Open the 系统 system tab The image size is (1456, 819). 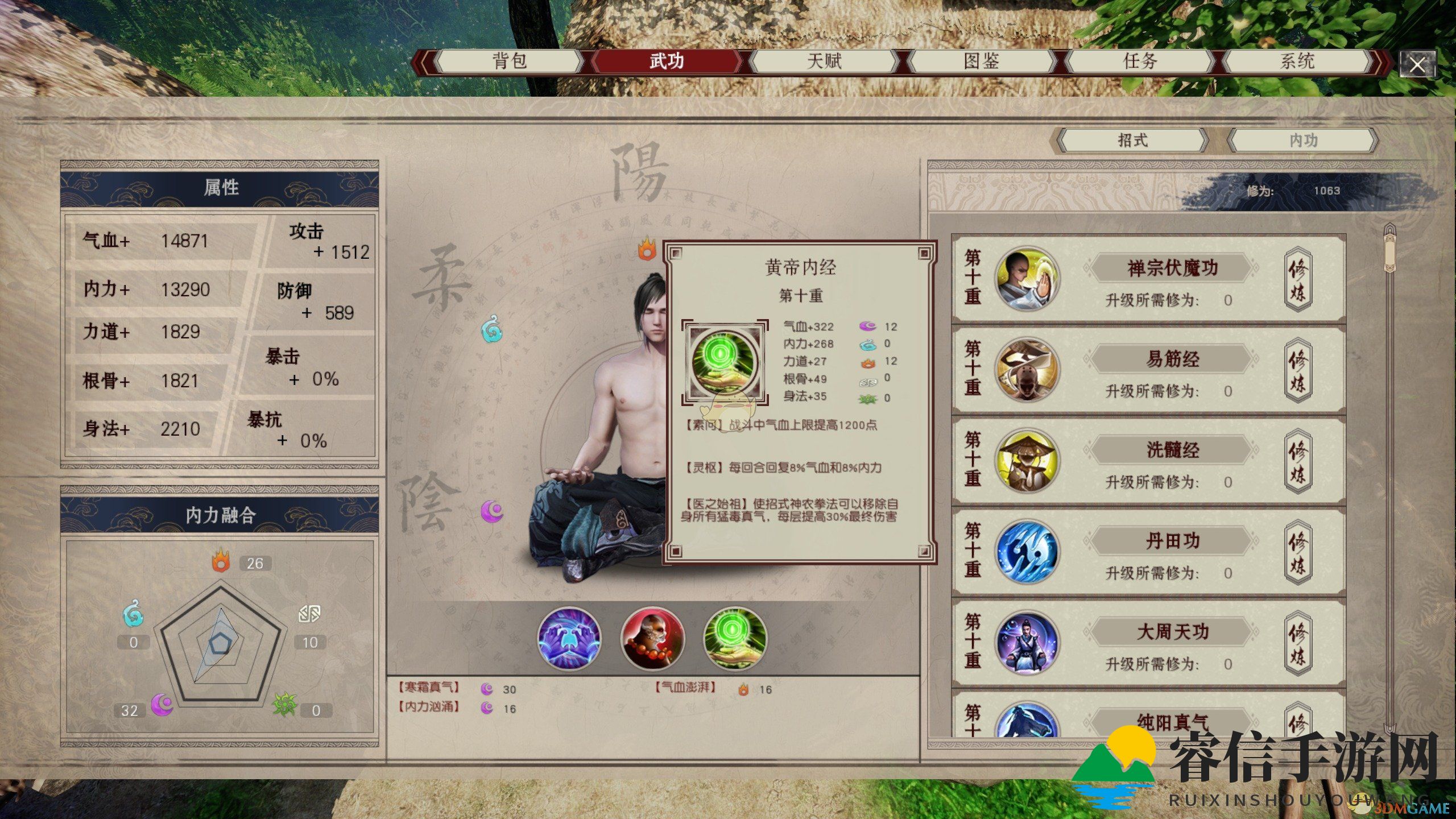1297,61
